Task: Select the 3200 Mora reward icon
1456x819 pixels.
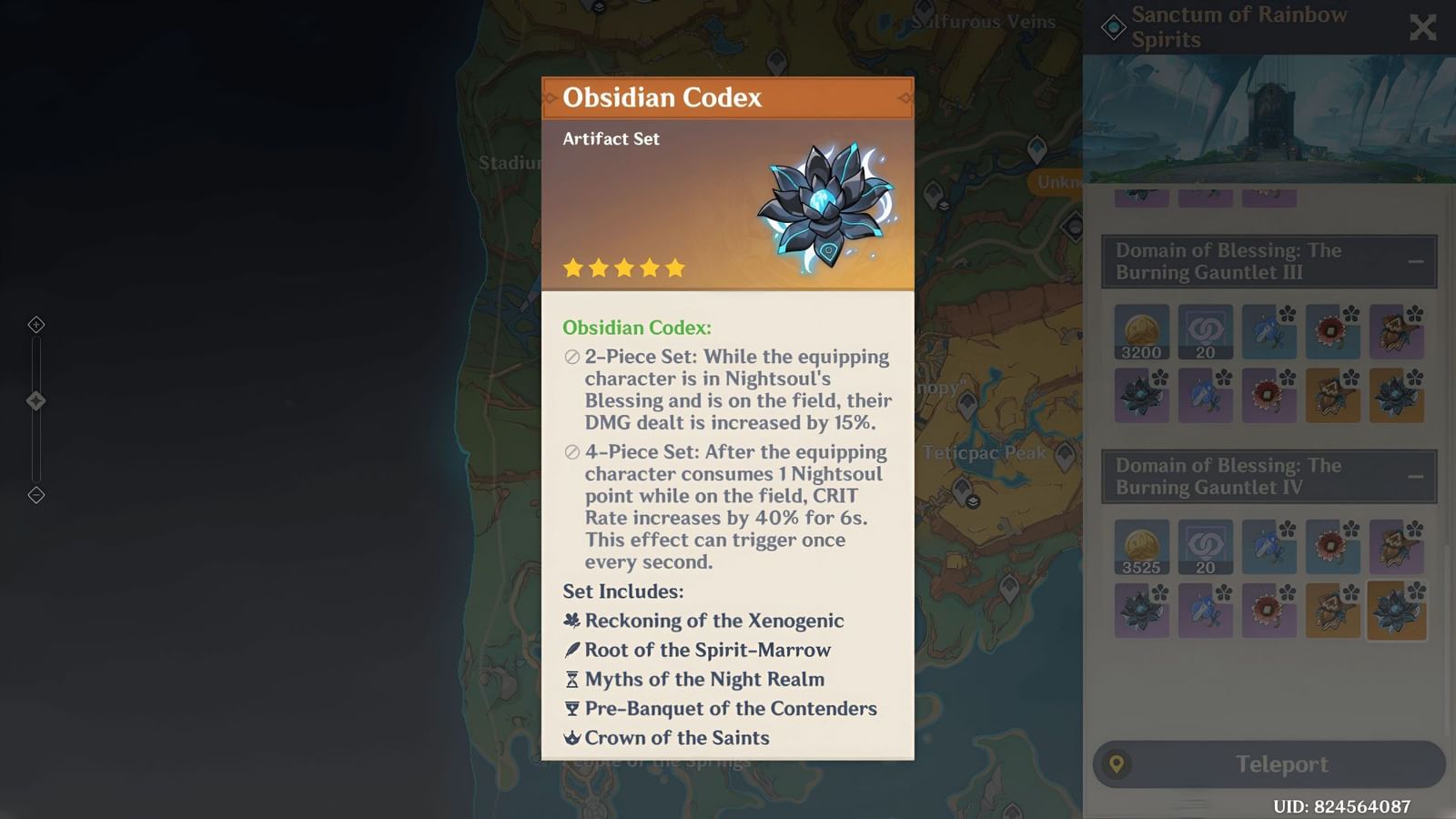Action: pyautogui.click(x=1140, y=330)
